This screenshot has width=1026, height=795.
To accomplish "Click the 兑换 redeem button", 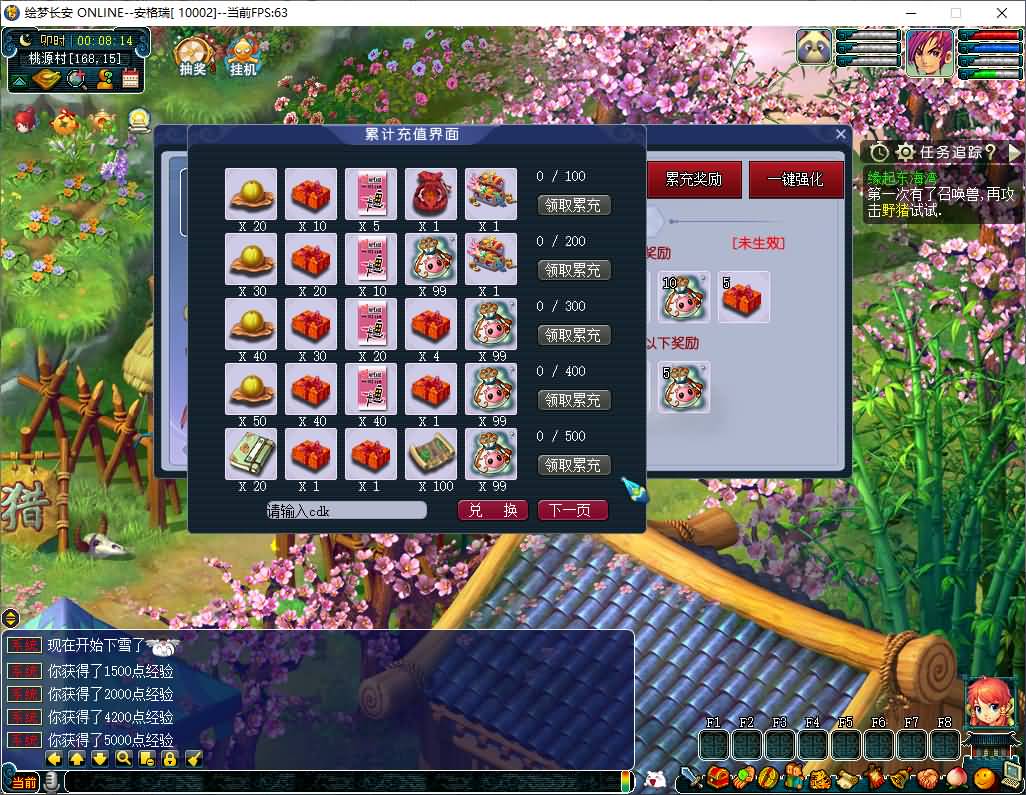I will pos(493,510).
